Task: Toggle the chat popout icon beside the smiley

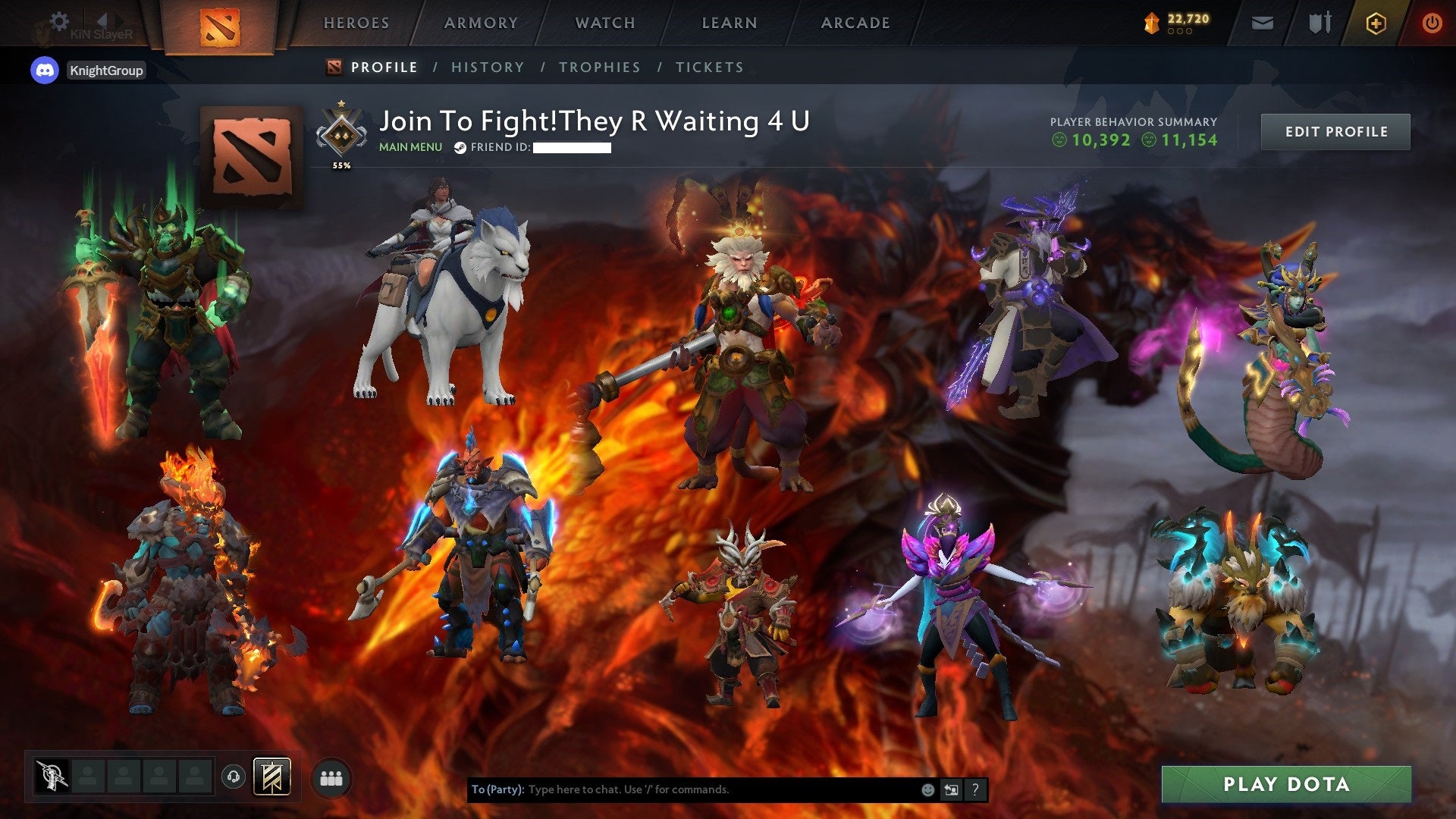Action: coord(950,789)
